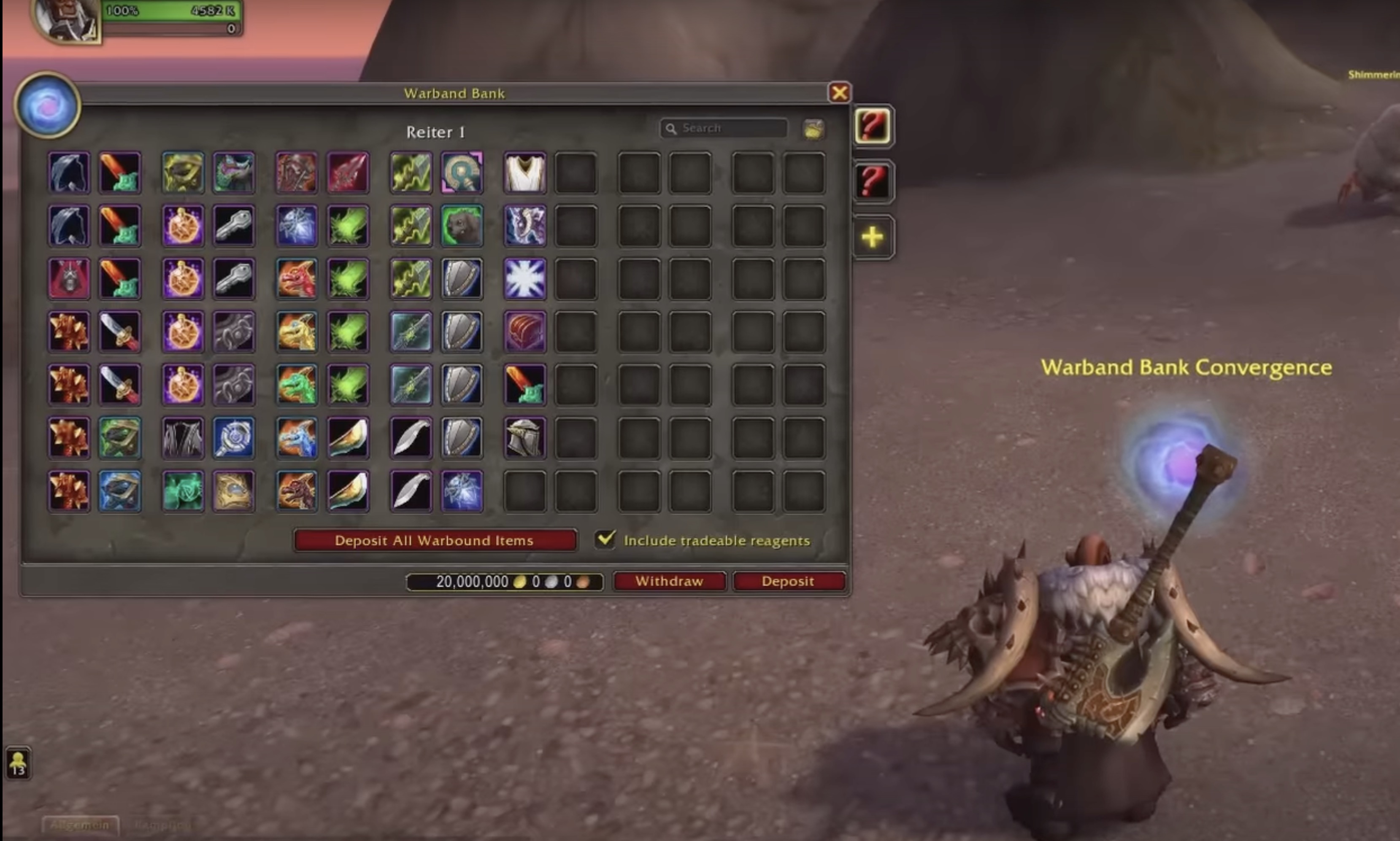1400x841 pixels.
Task: Select the white tabard item slot
Action: pyautogui.click(x=525, y=172)
